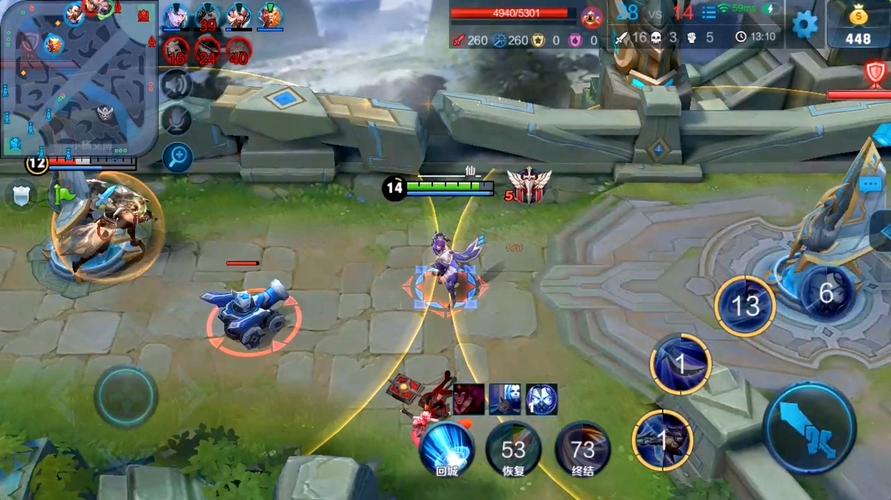Tap the hero avatar beside the health bar
The height and width of the screenshot is (500, 891).
coord(592,17)
